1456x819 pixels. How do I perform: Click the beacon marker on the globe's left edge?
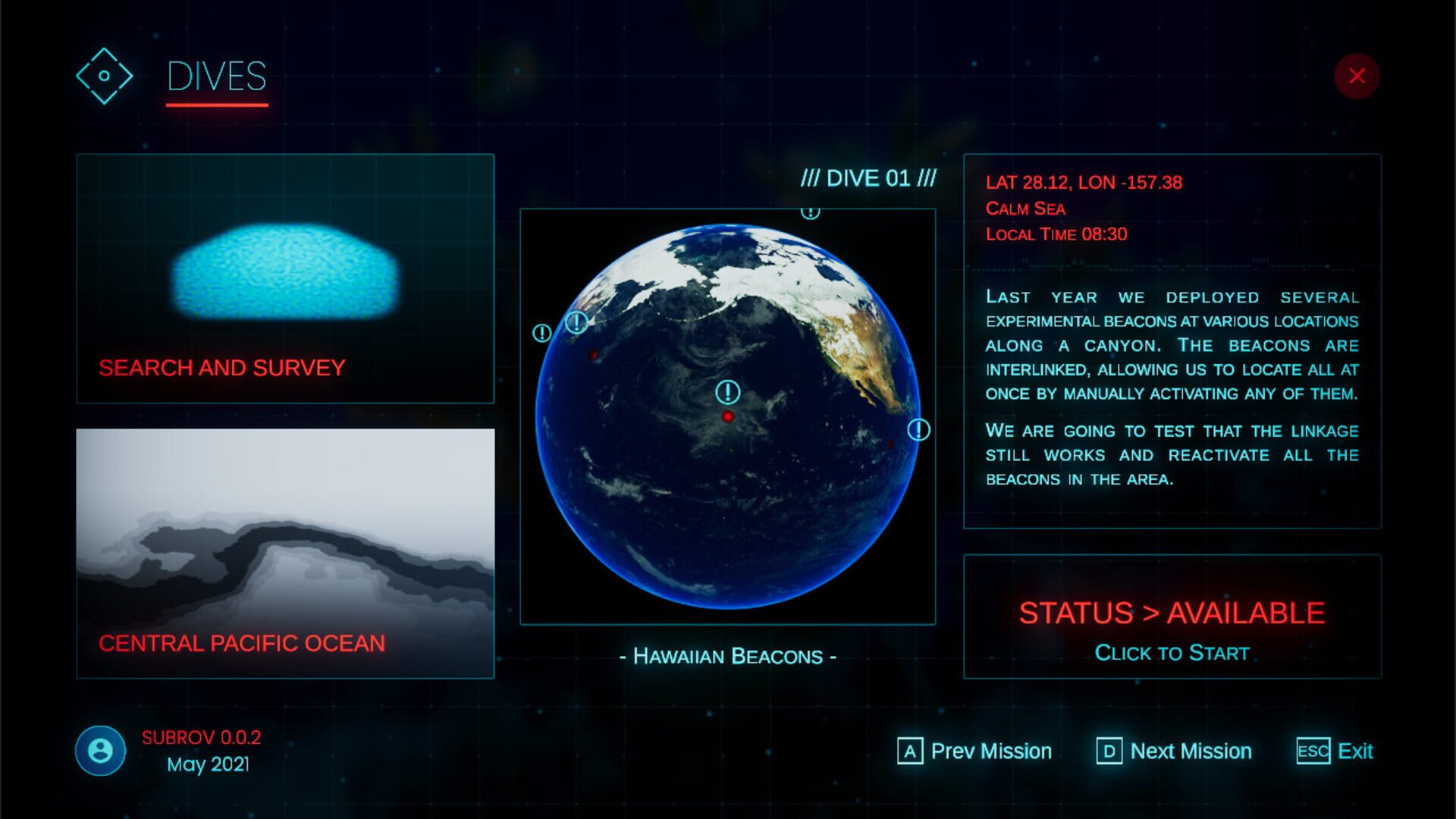pyautogui.click(x=541, y=332)
